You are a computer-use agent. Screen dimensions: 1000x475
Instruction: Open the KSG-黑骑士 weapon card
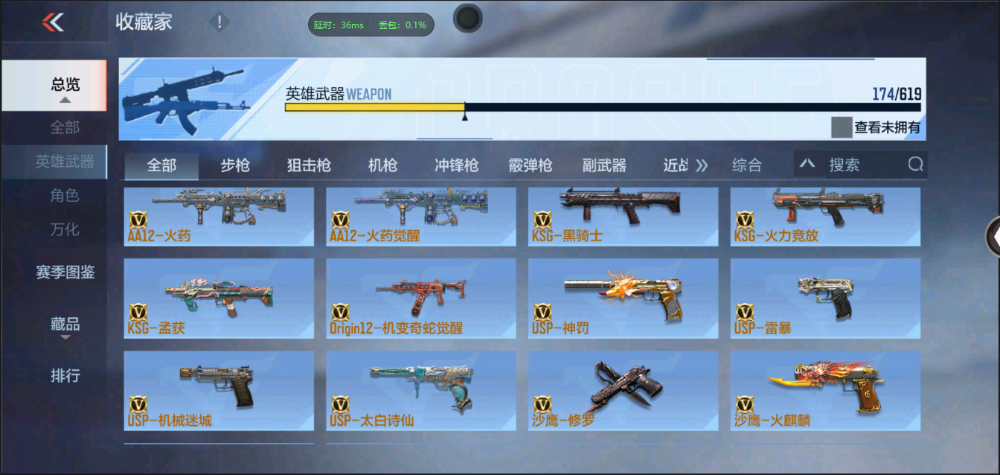pos(622,216)
